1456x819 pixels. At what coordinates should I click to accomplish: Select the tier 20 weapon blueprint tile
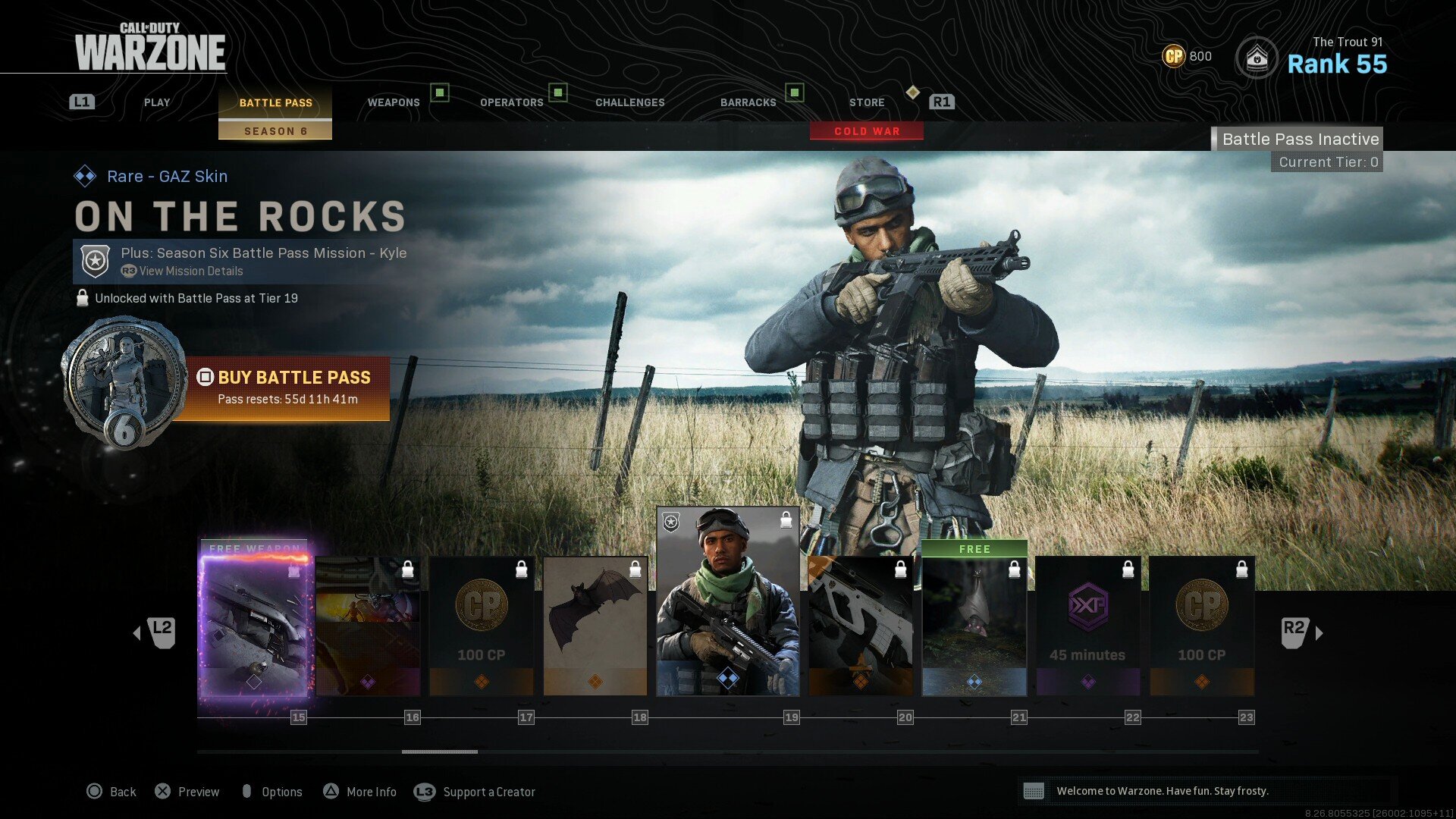click(861, 626)
